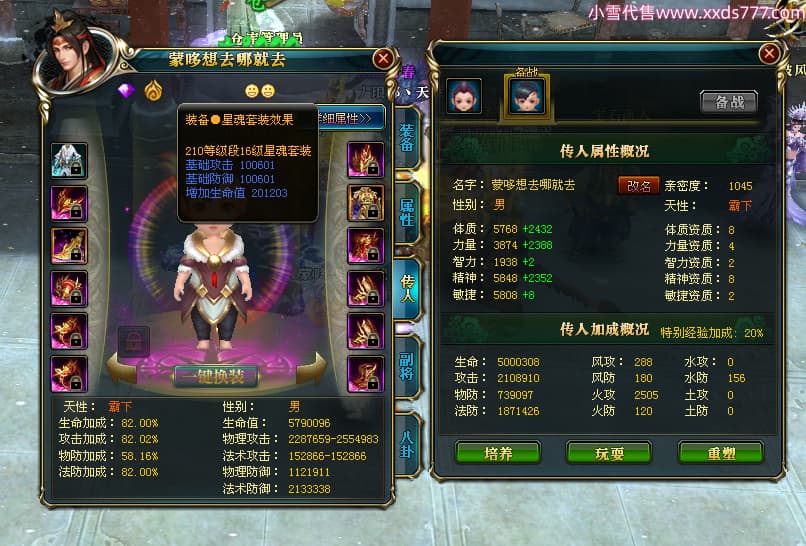This screenshot has width=806, height=546.
Task: Select the golden armor equipment slot
Action: point(365,202)
